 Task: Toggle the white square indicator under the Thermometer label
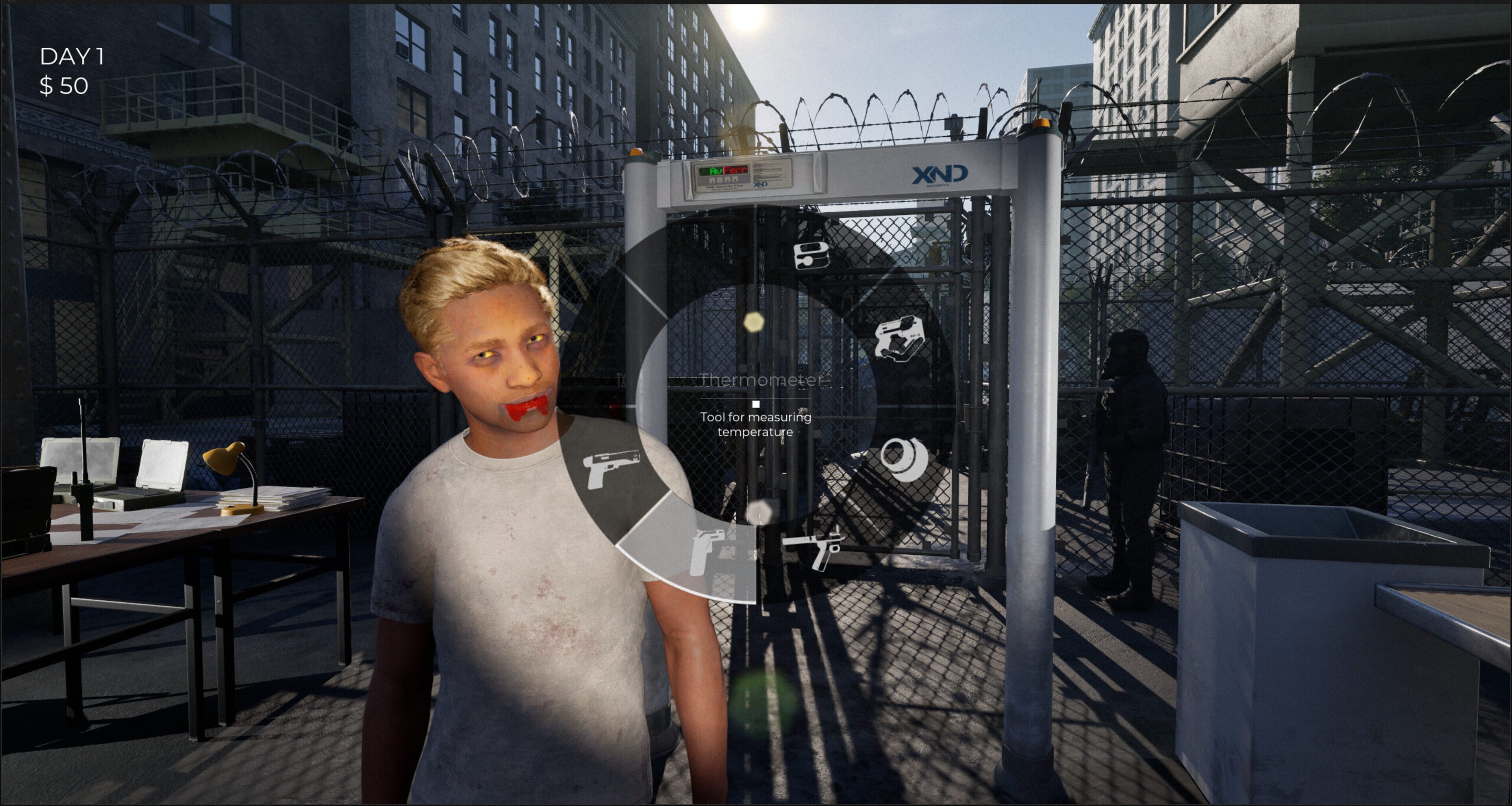756,403
